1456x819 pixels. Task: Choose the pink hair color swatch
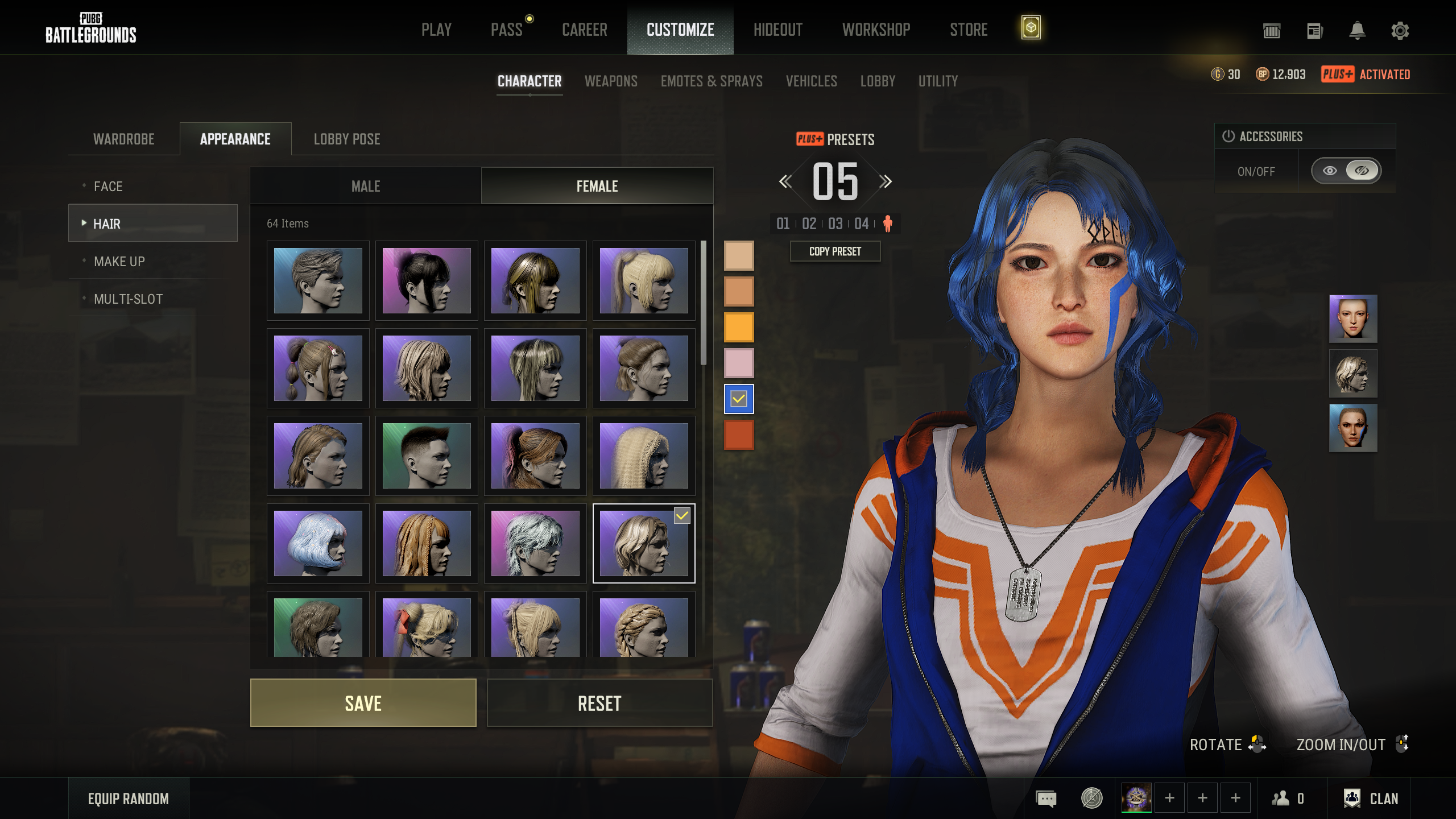tap(738, 363)
